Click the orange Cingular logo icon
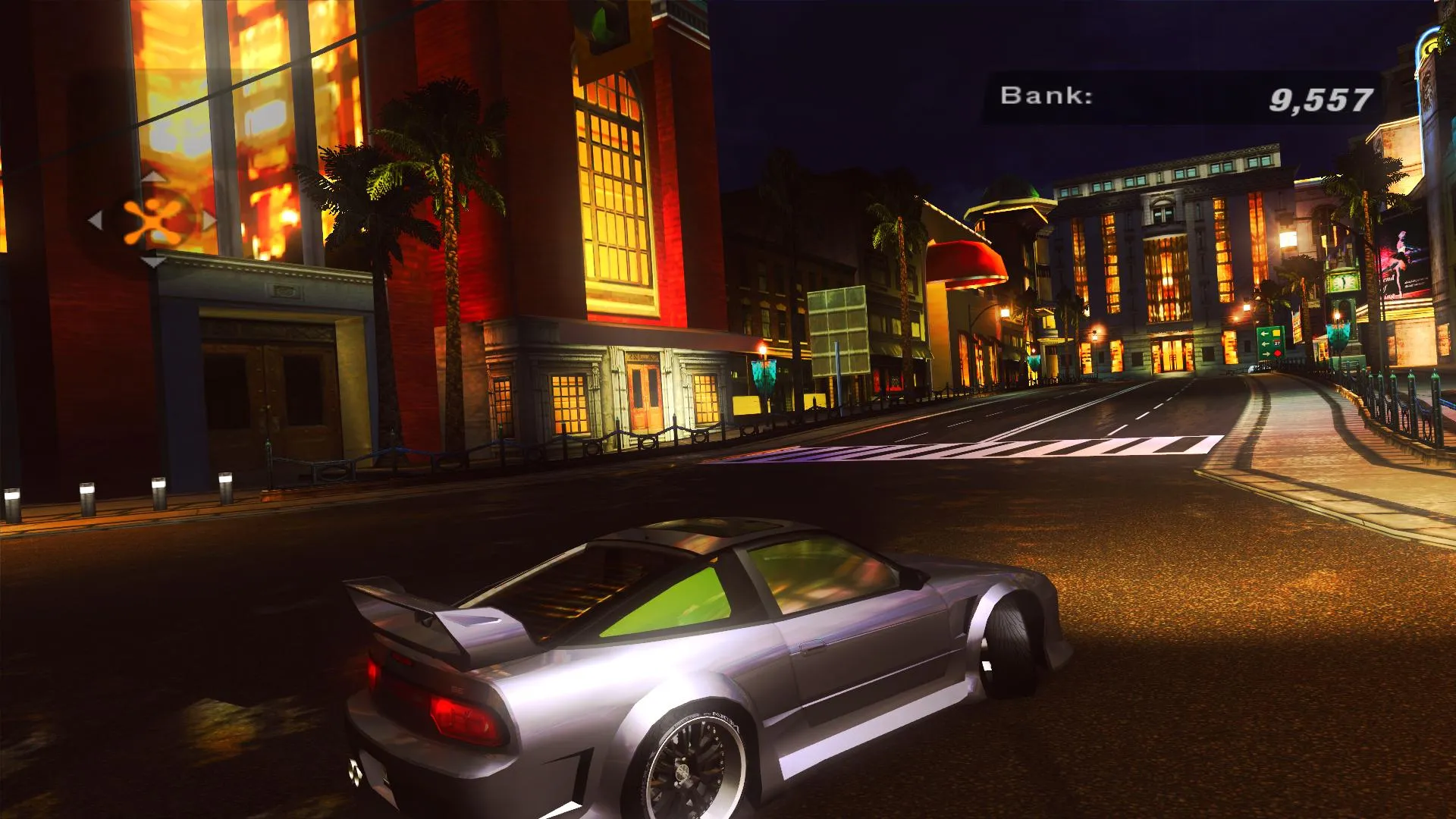The width and height of the screenshot is (1456, 819). [153, 221]
